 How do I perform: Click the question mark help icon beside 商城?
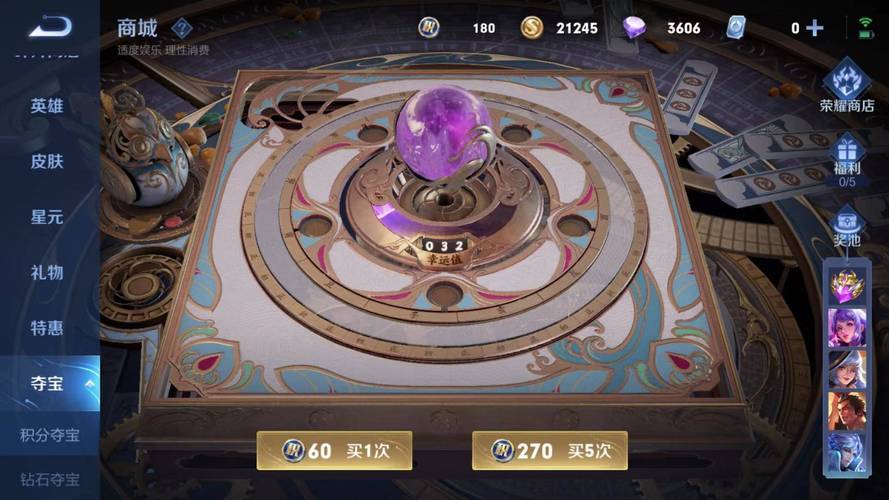click(x=181, y=28)
